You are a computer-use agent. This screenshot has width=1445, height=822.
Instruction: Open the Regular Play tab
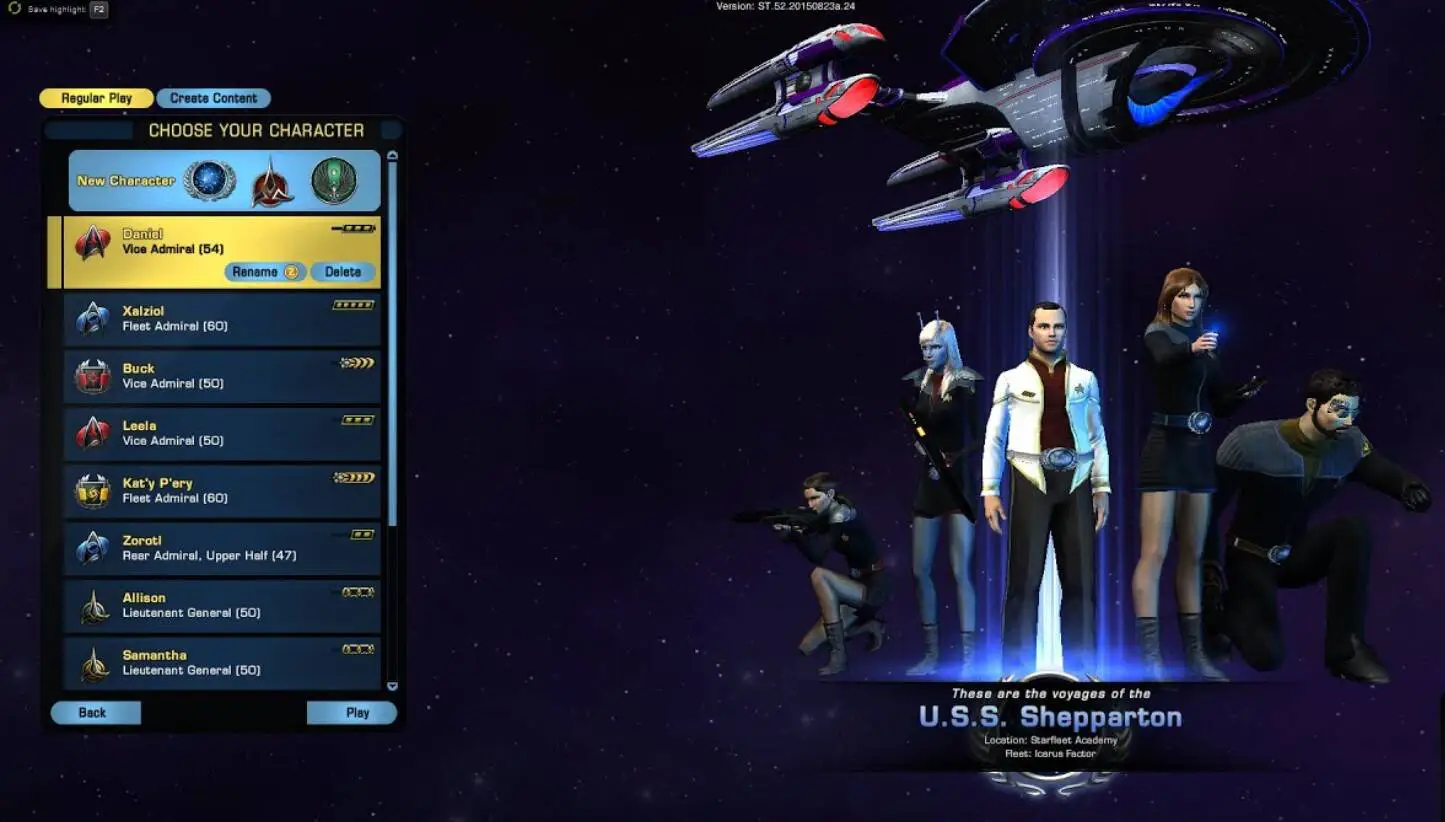pyautogui.click(x=95, y=97)
